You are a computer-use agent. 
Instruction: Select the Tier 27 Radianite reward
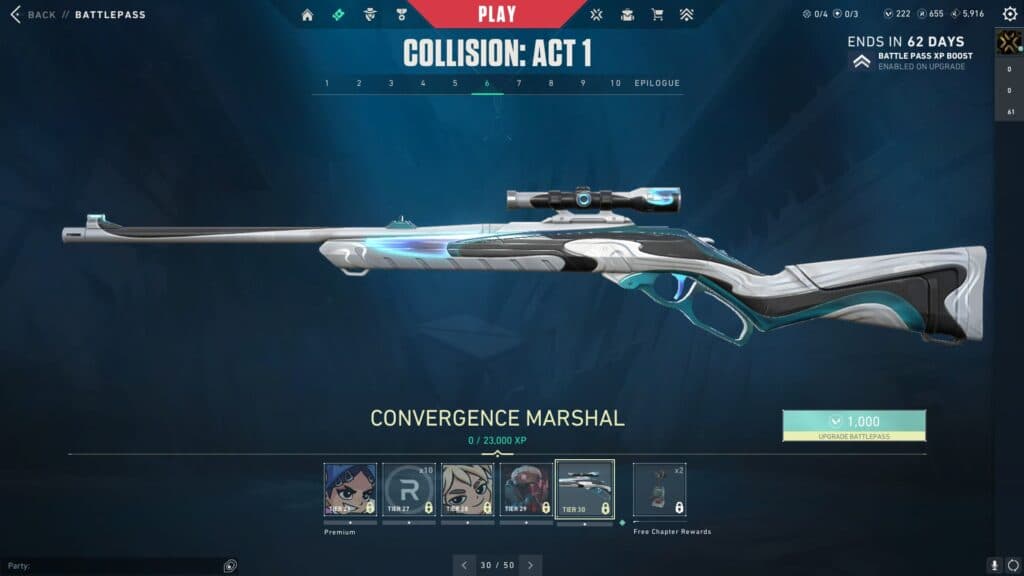point(409,489)
